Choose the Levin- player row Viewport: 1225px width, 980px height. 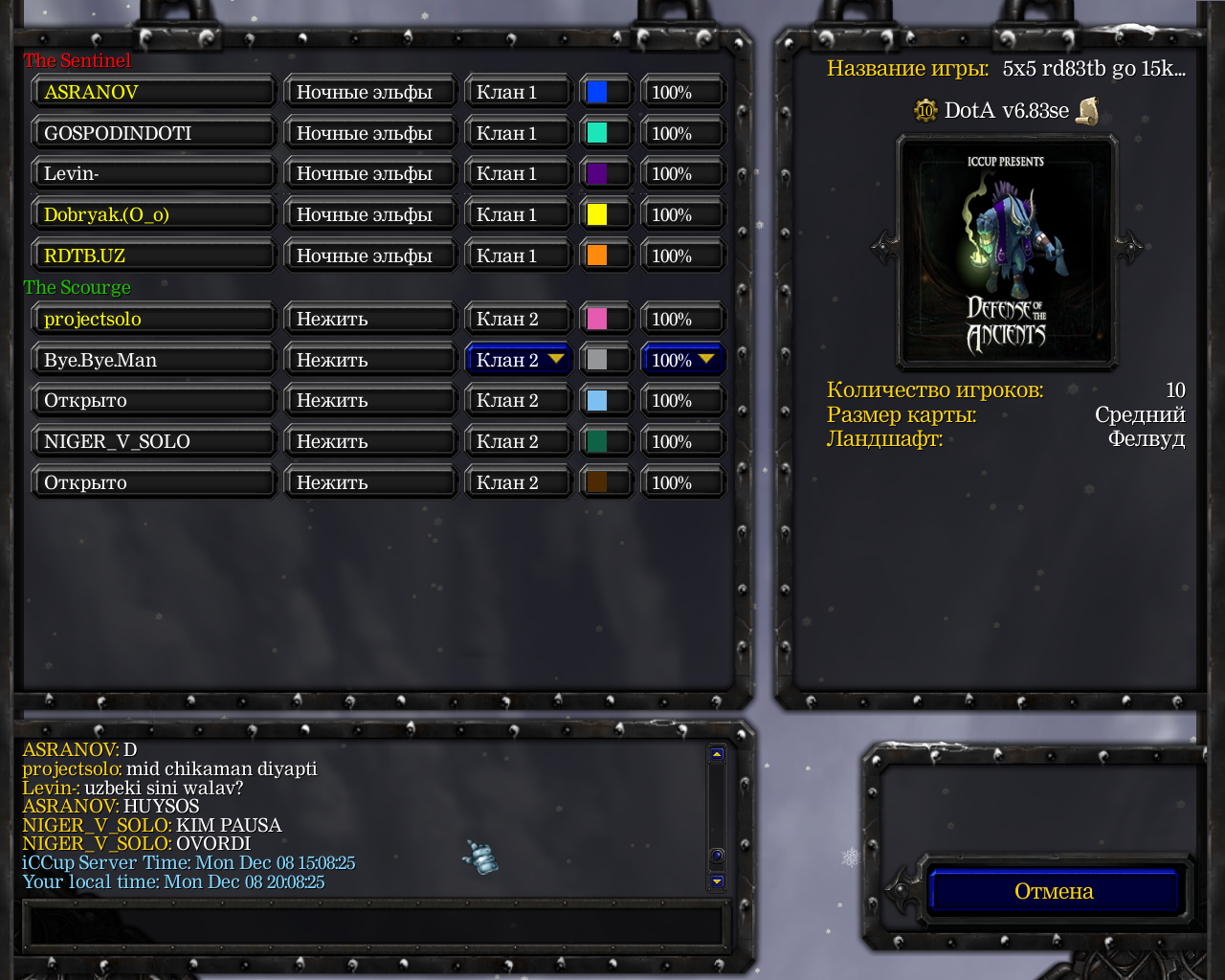click(154, 174)
